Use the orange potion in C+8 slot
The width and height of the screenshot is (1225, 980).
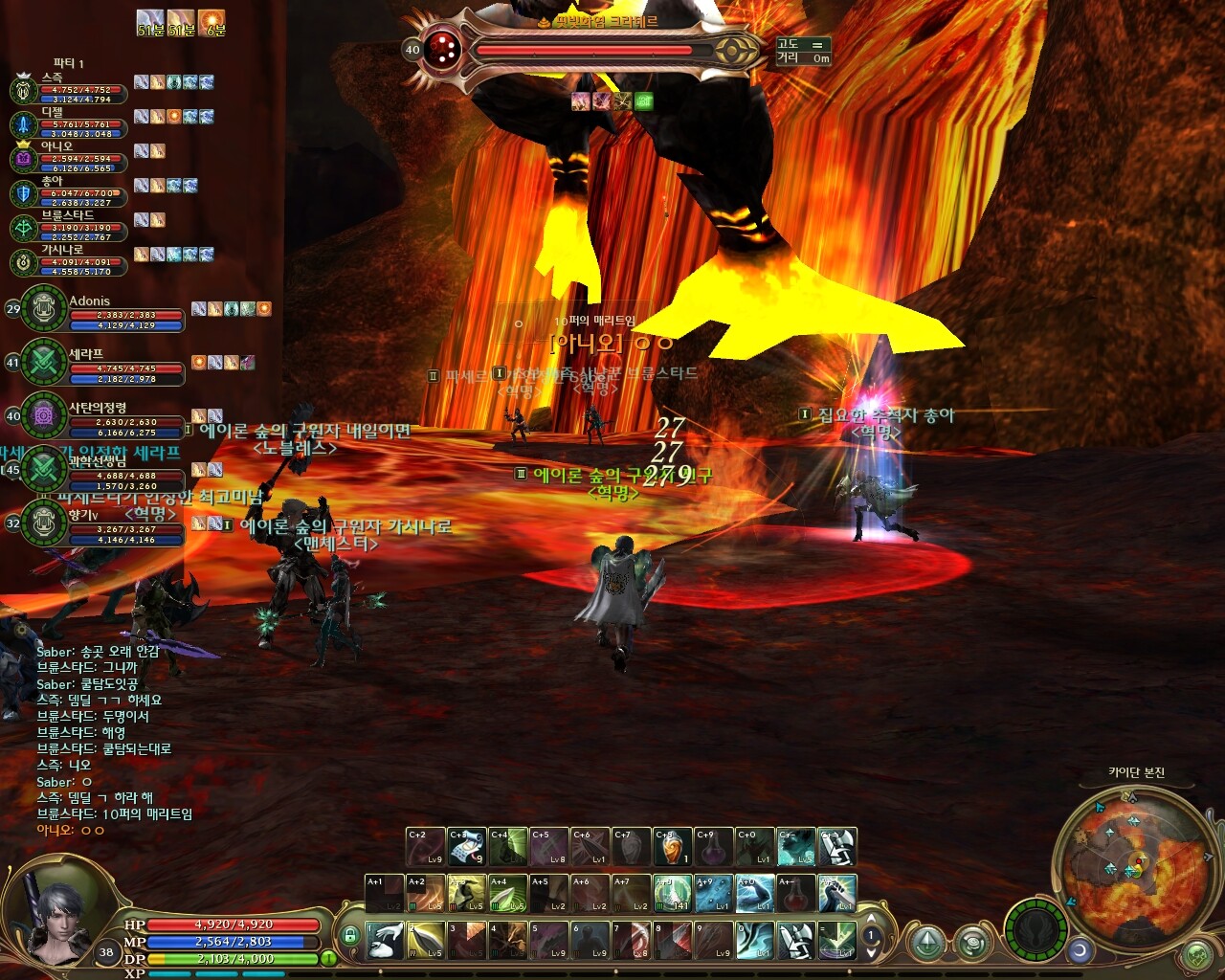pos(673,848)
